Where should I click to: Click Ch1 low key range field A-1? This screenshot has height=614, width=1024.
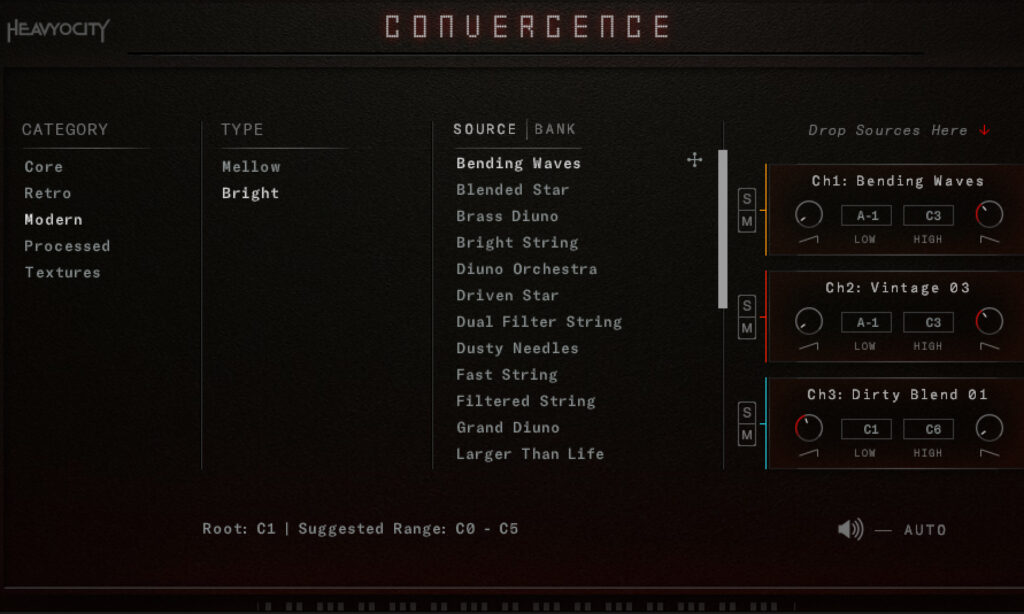pyautogui.click(x=866, y=215)
